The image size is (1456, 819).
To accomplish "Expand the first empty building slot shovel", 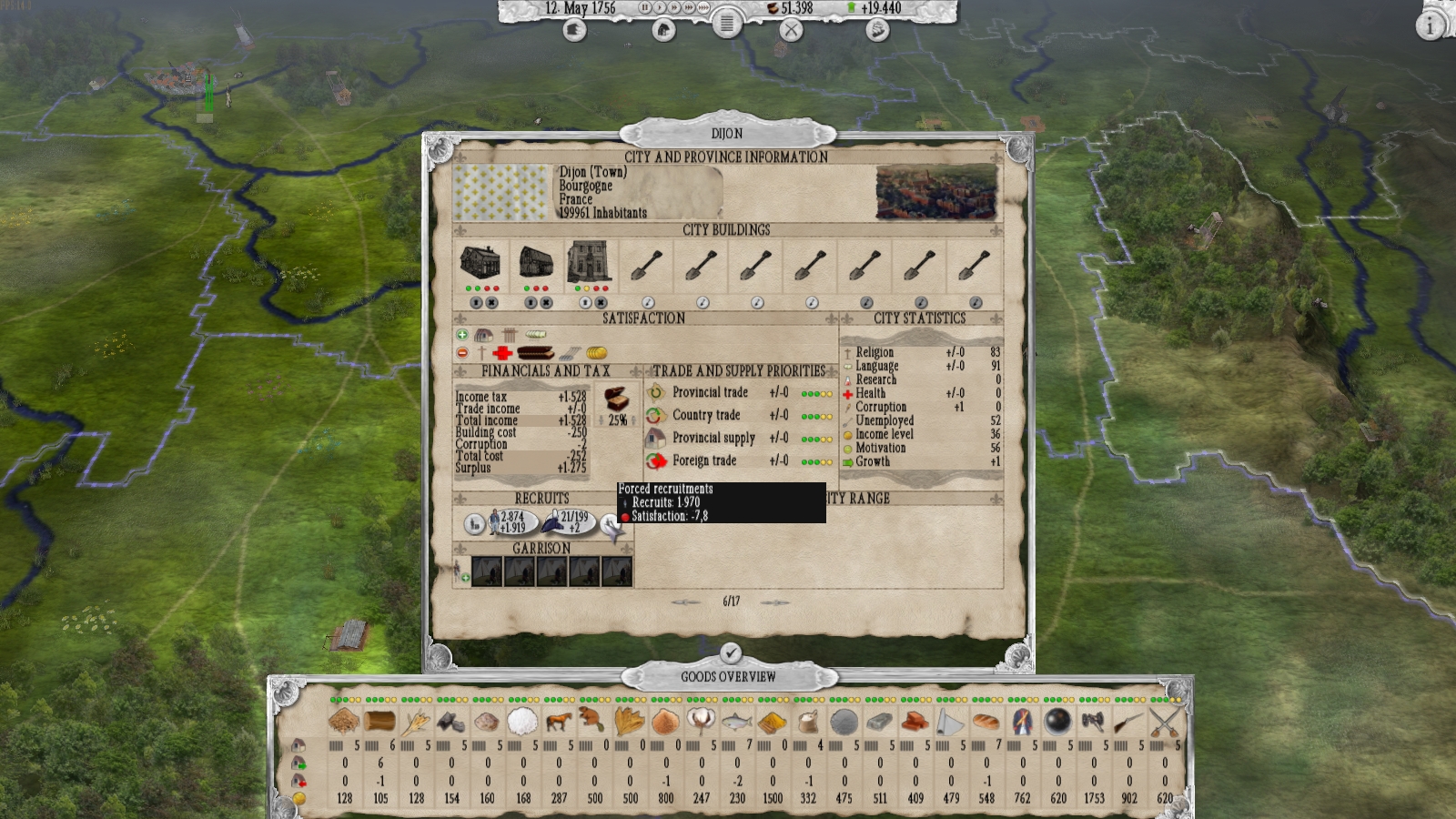I will (x=644, y=264).
